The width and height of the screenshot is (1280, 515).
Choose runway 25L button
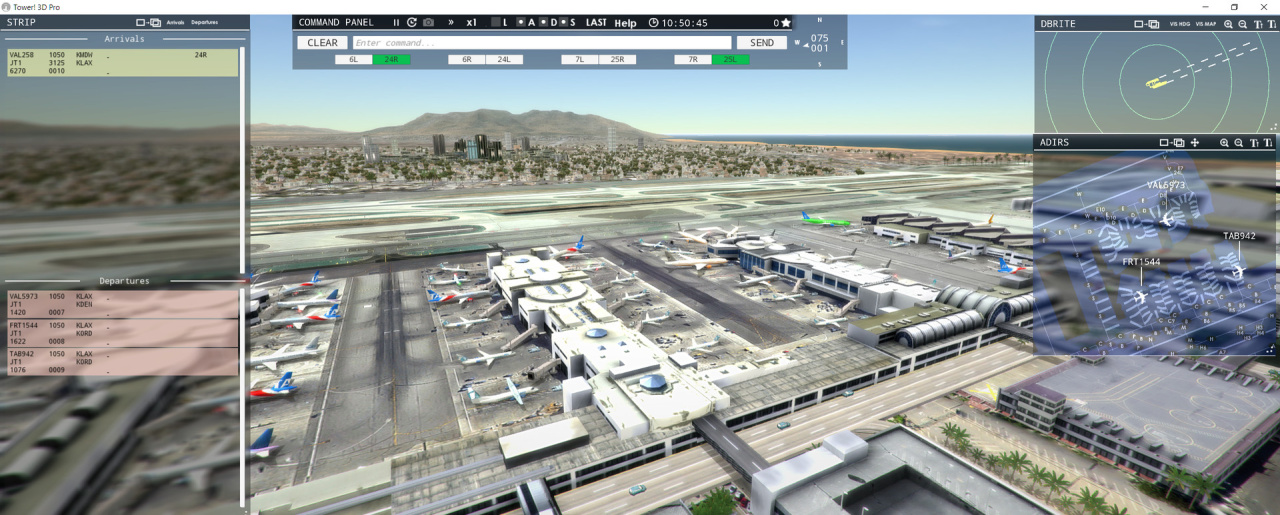(x=731, y=60)
